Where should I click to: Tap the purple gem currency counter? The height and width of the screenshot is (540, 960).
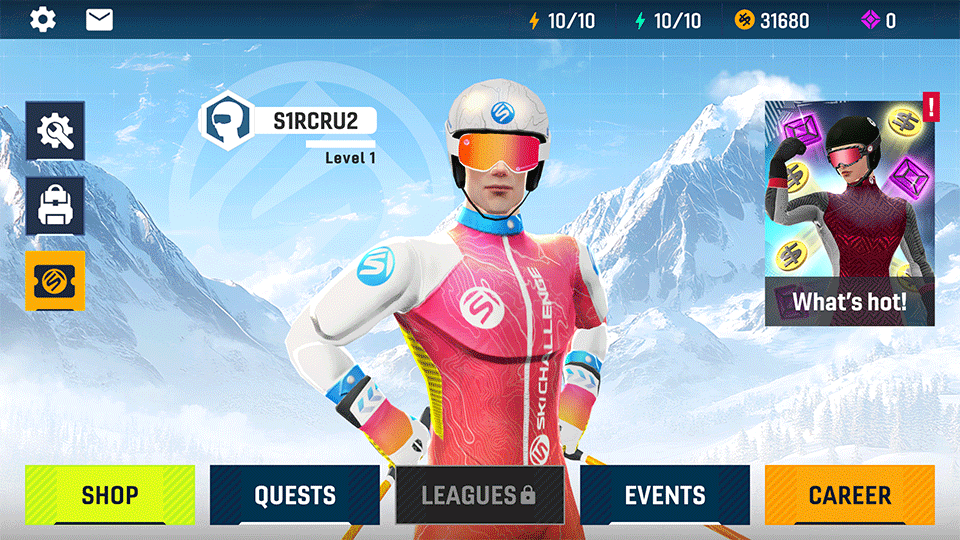click(x=878, y=20)
